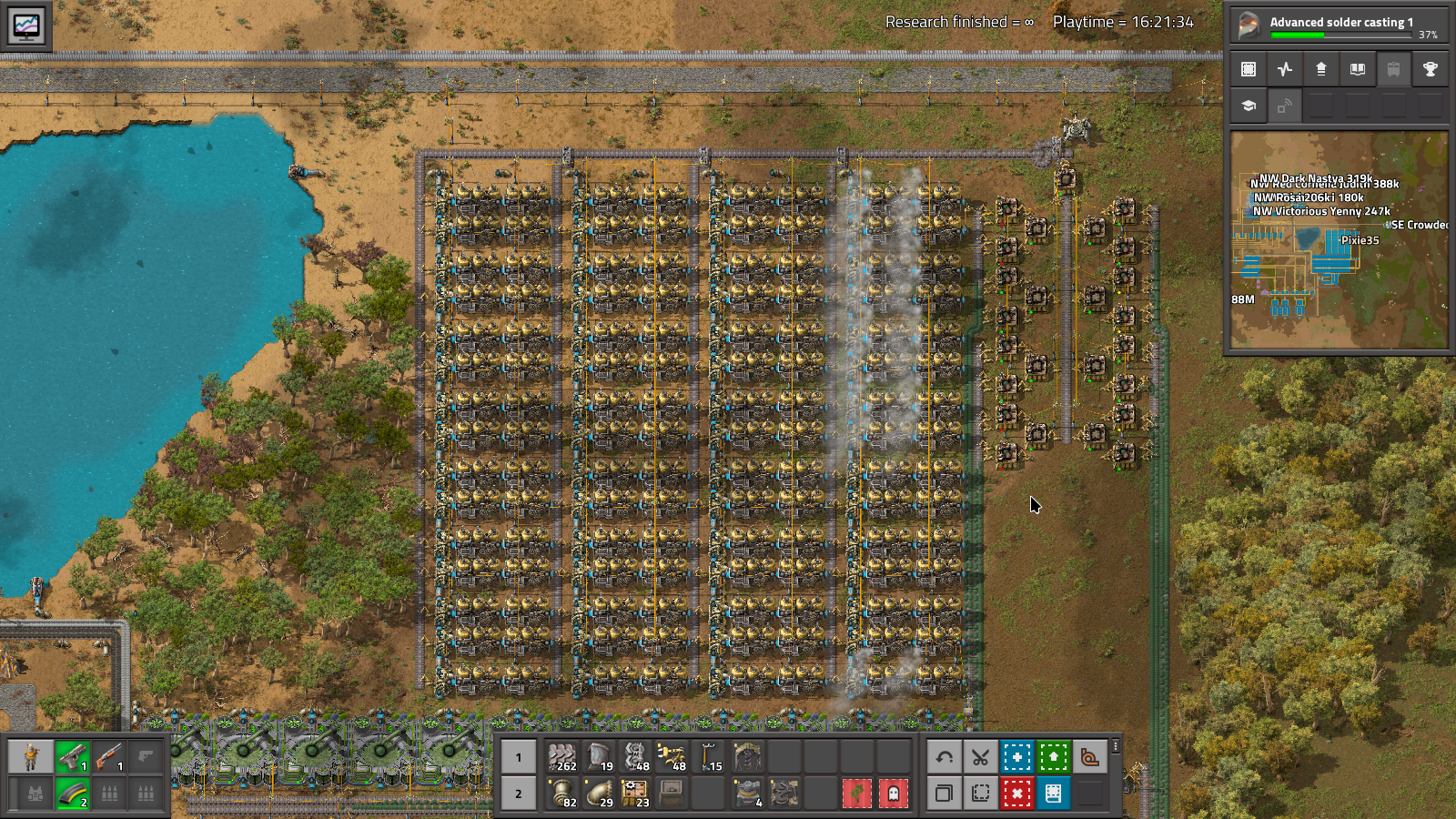
Task: Select the red deconstruction planner shortcut
Action: tap(1016, 794)
